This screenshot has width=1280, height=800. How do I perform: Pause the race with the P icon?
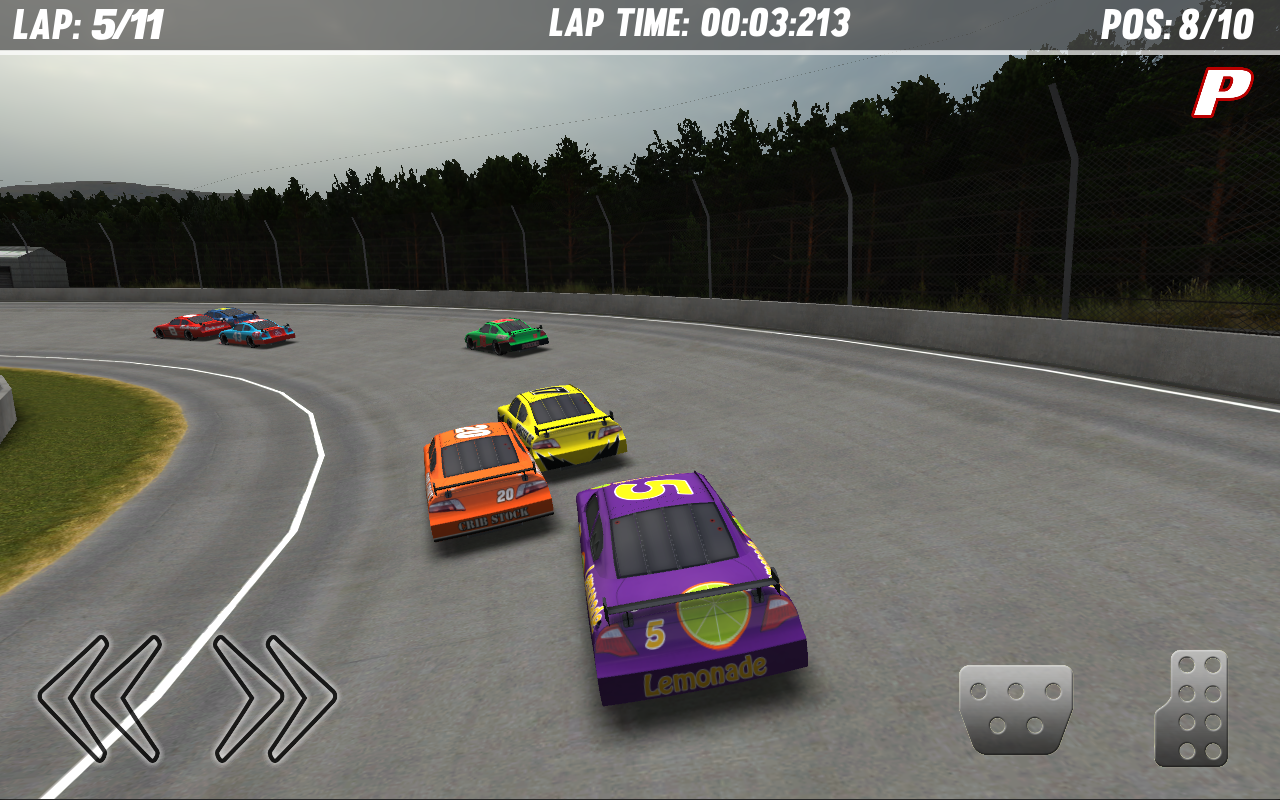coord(1220,92)
